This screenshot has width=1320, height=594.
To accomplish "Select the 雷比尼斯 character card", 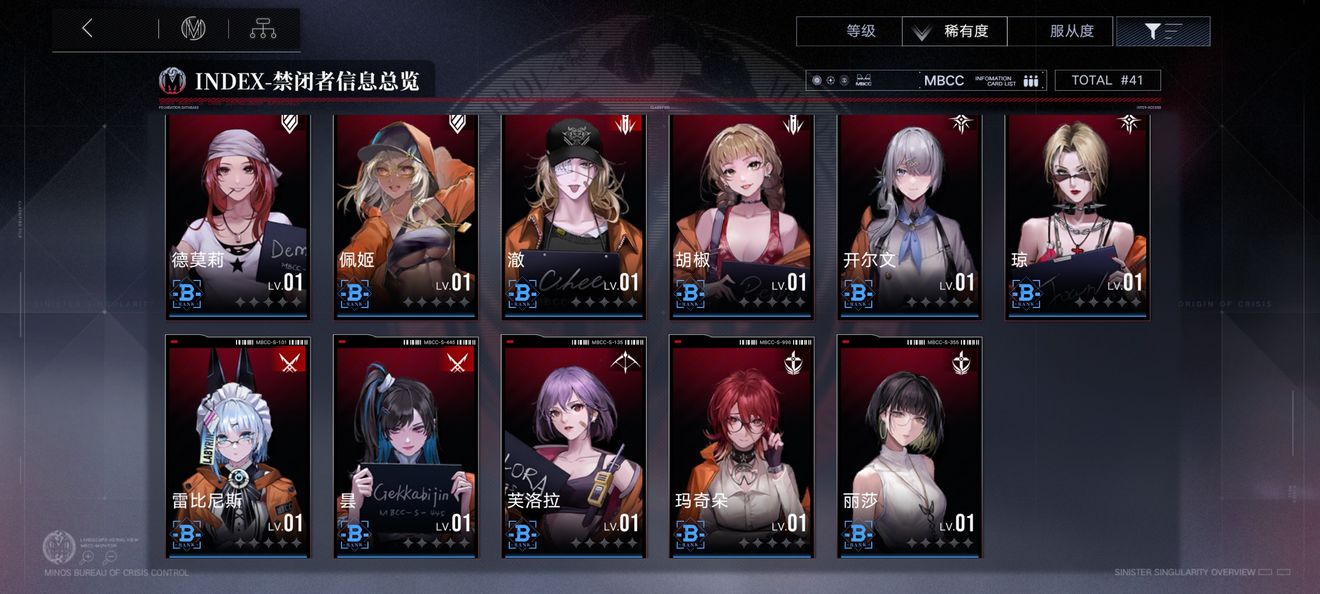I will click(x=238, y=447).
